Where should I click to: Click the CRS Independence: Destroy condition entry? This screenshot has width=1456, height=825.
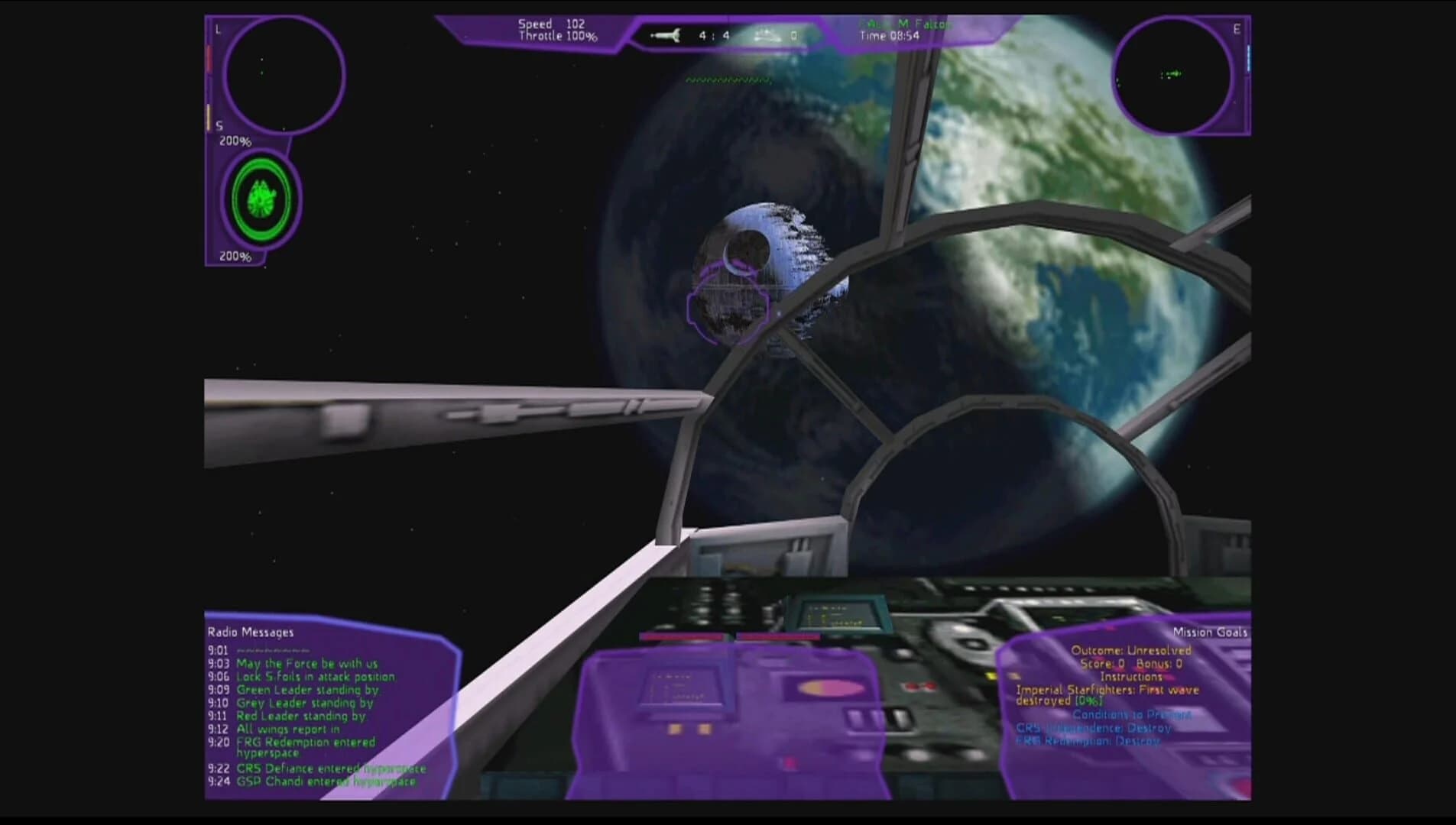(1093, 728)
